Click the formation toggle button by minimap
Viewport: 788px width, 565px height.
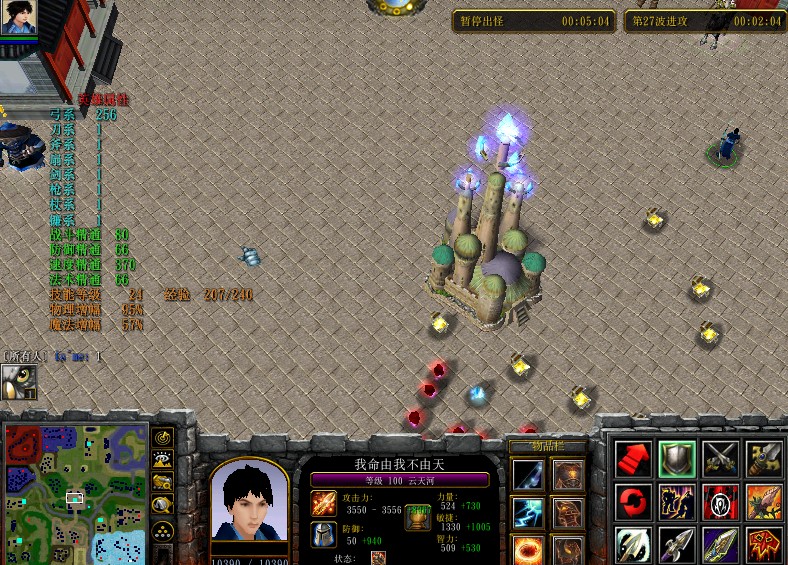pyautogui.click(x=162, y=528)
